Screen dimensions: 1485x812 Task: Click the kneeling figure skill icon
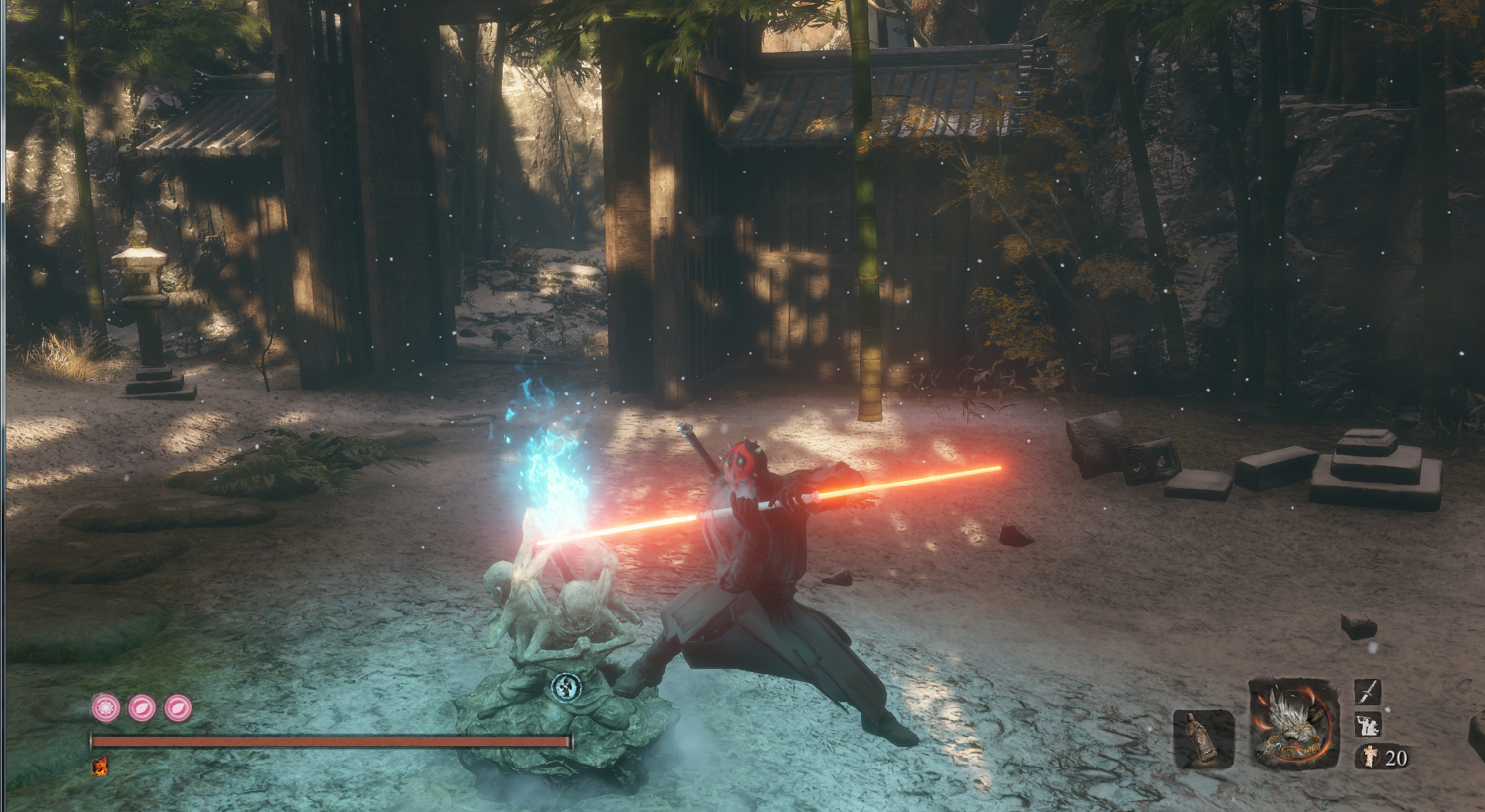pos(1367,725)
